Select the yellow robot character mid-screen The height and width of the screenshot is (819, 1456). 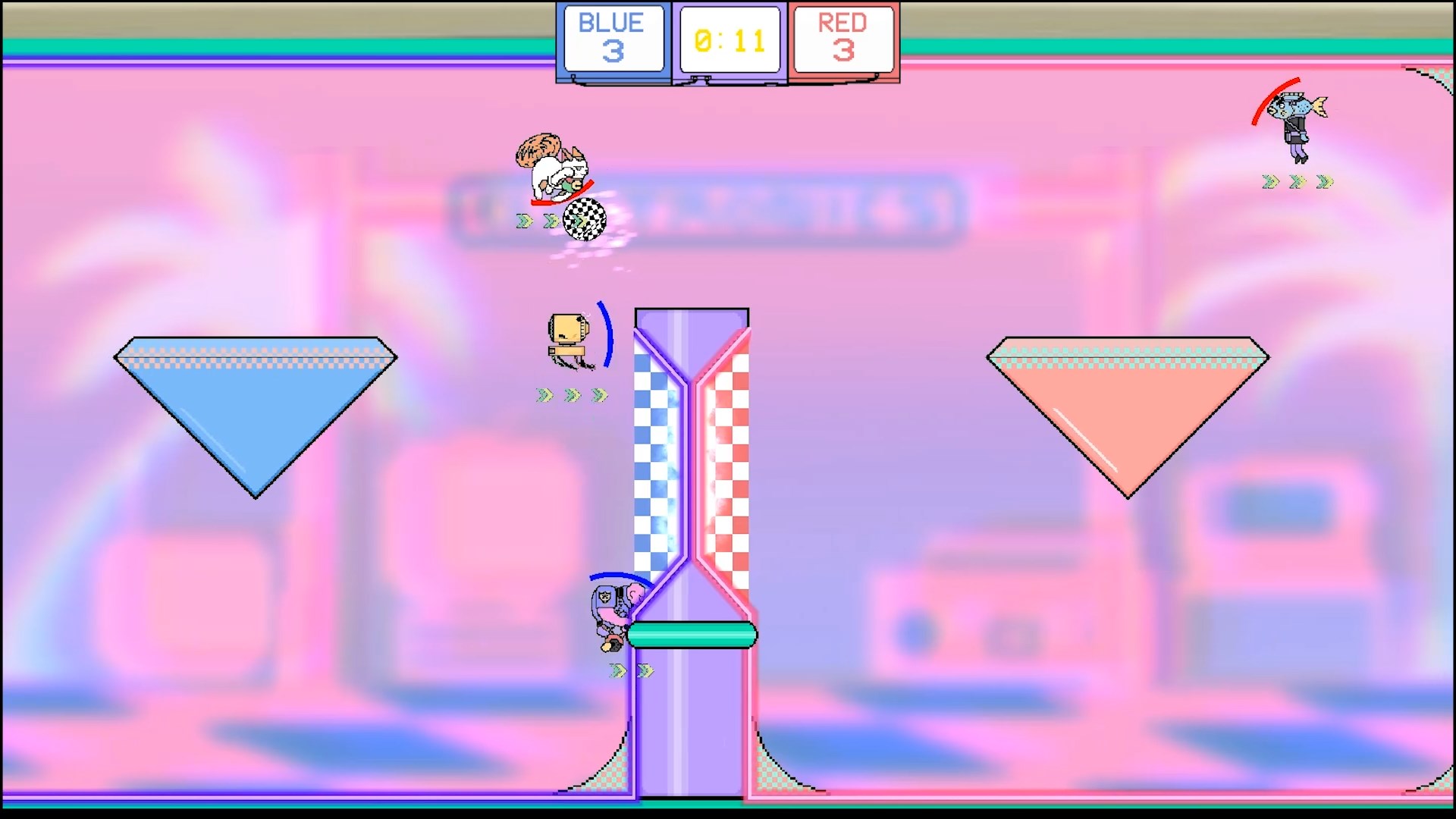click(x=567, y=334)
